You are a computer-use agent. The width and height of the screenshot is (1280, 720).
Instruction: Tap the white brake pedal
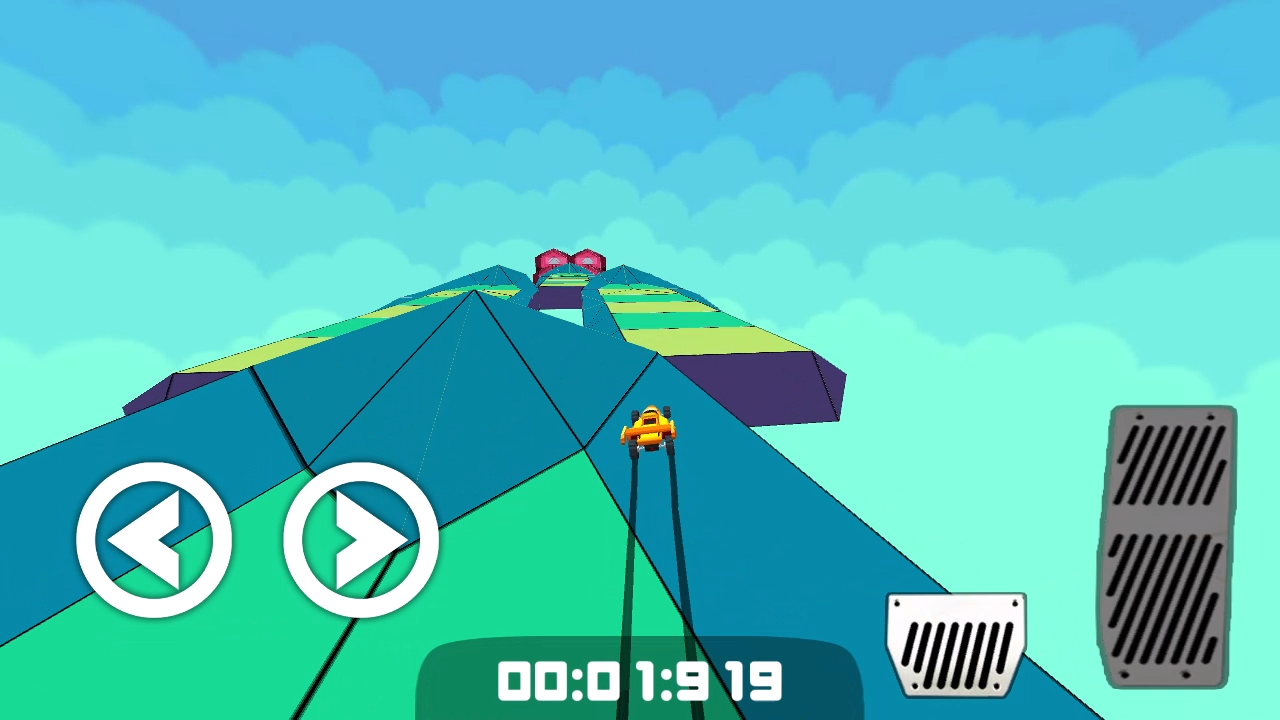pyautogui.click(x=956, y=645)
